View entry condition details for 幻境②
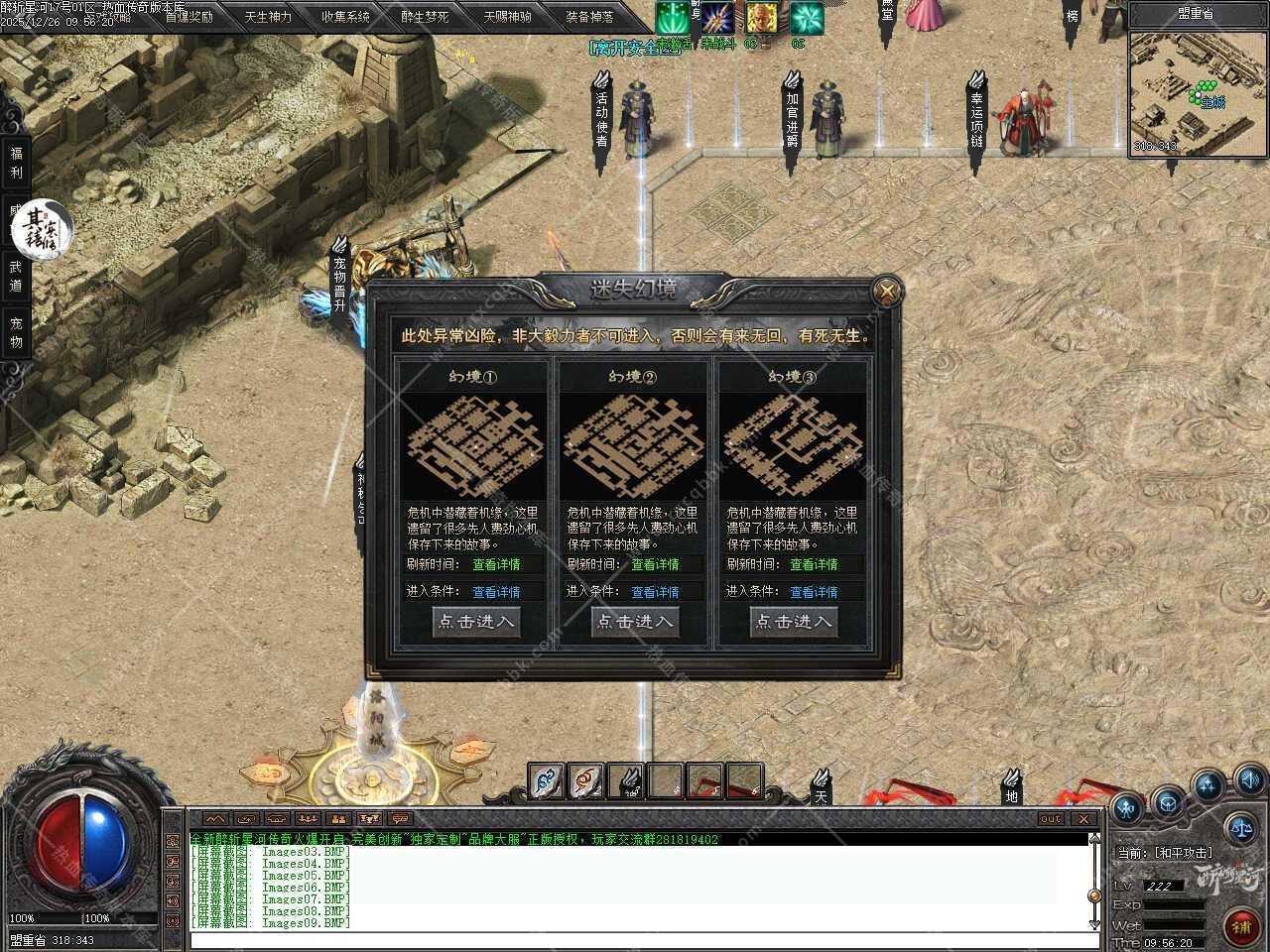 pos(655,592)
